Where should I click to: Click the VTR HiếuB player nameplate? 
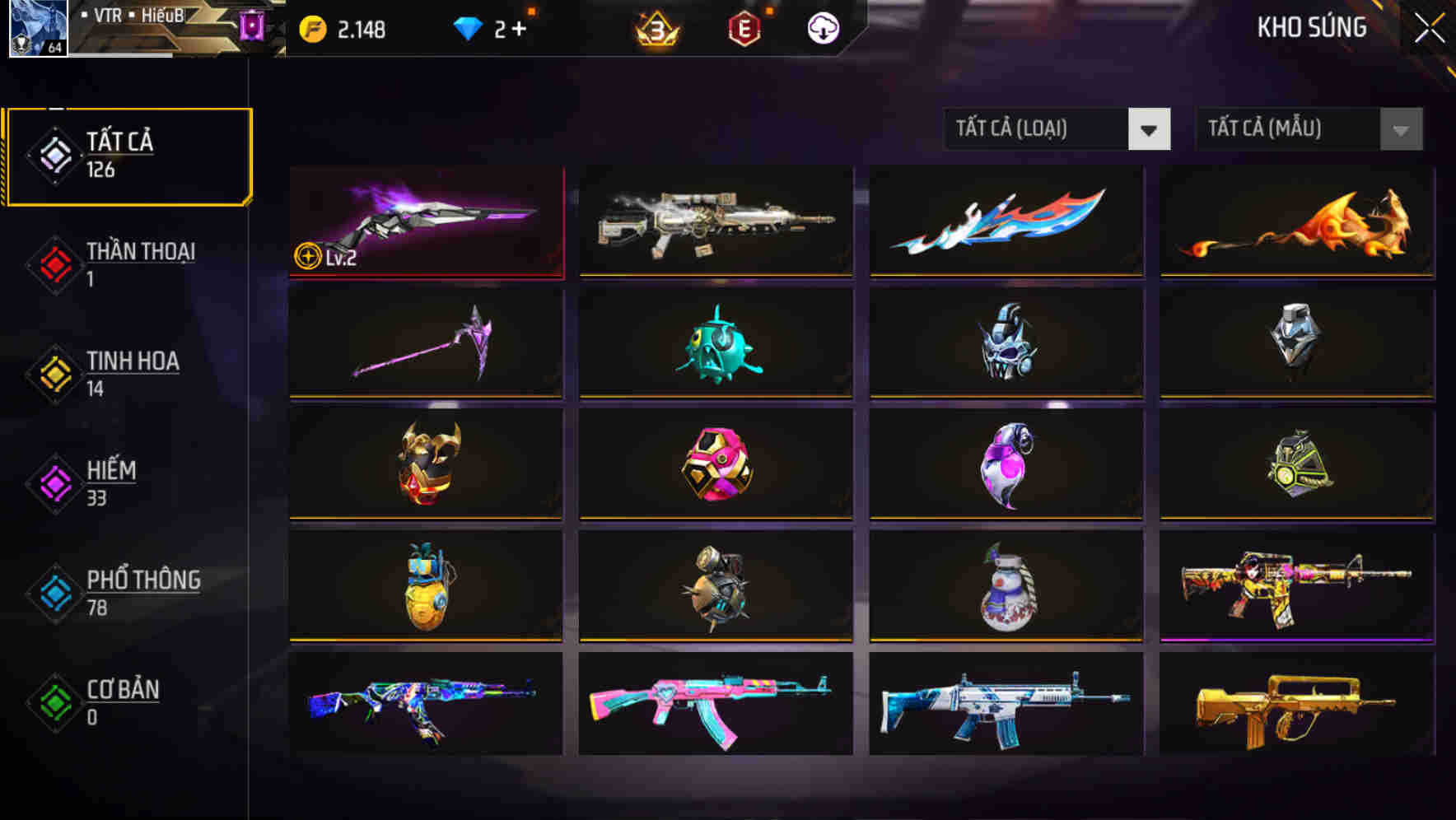pyautogui.click(x=132, y=15)
